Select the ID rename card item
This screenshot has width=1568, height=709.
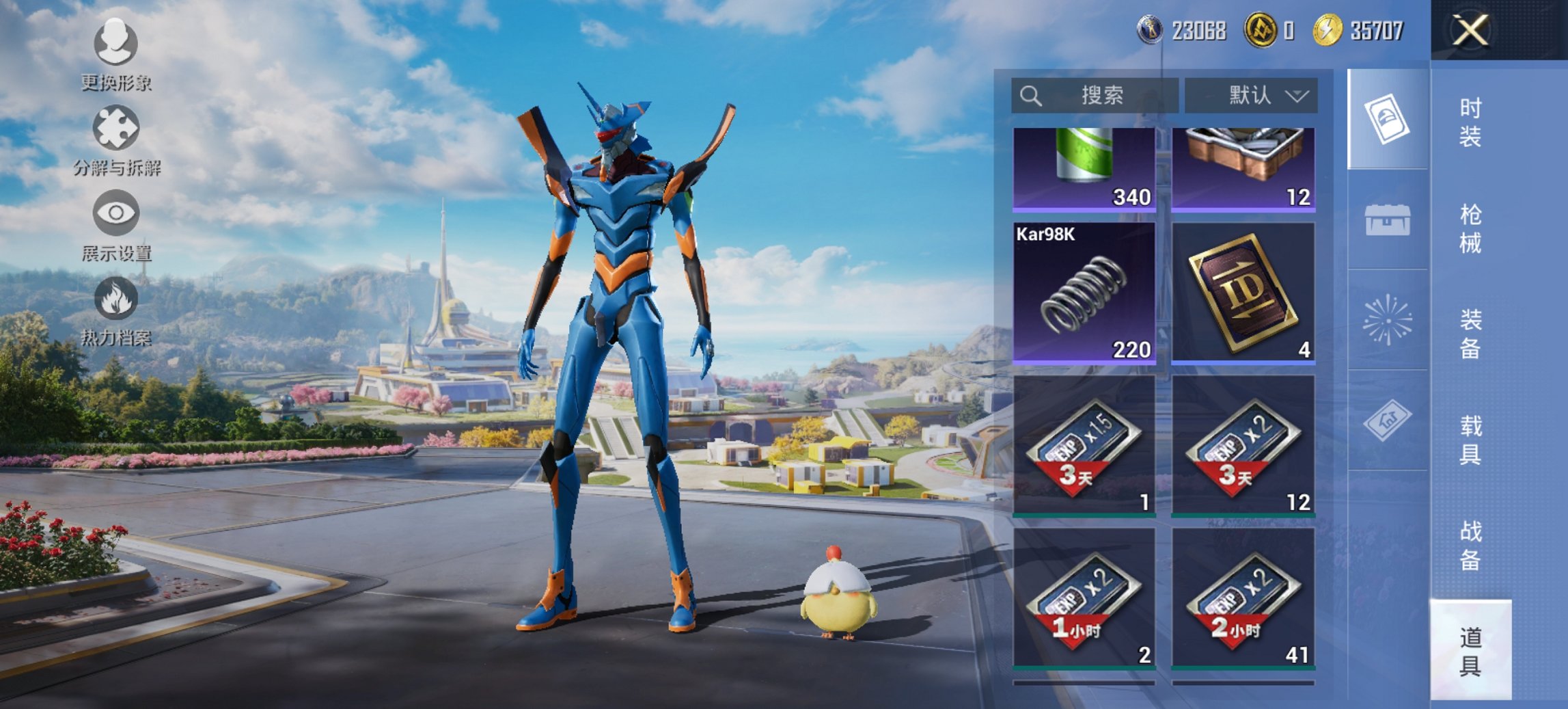1243,293
